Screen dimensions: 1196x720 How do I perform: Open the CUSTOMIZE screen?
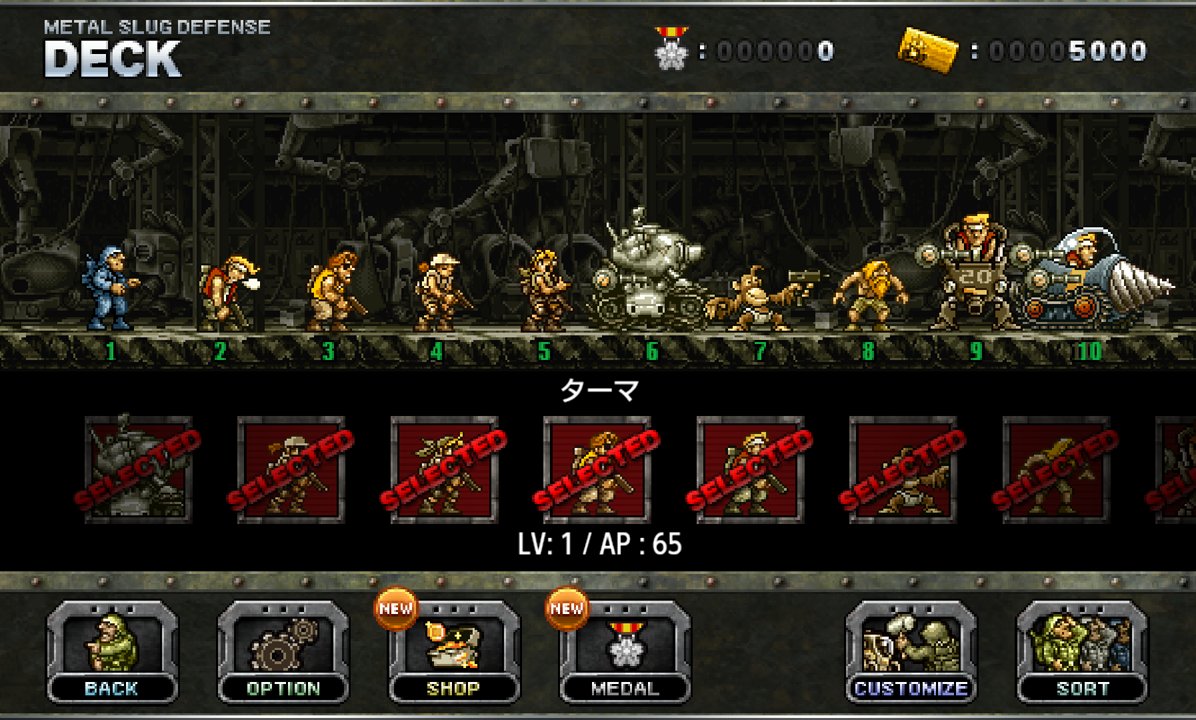click(911, 652)
